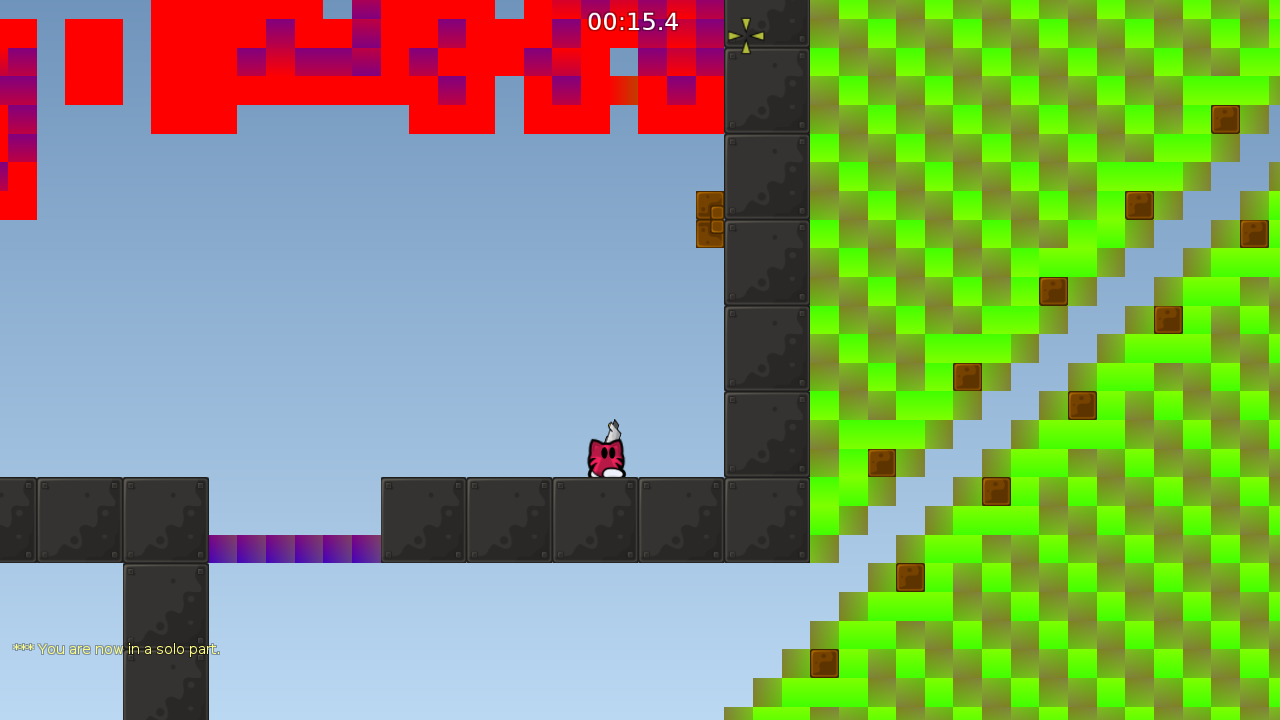Click the 'You are now in a solo part' message
Image resolution: width=1280 pixels, height=720 pixels.
pyautogui.click(x=130, y=649)
